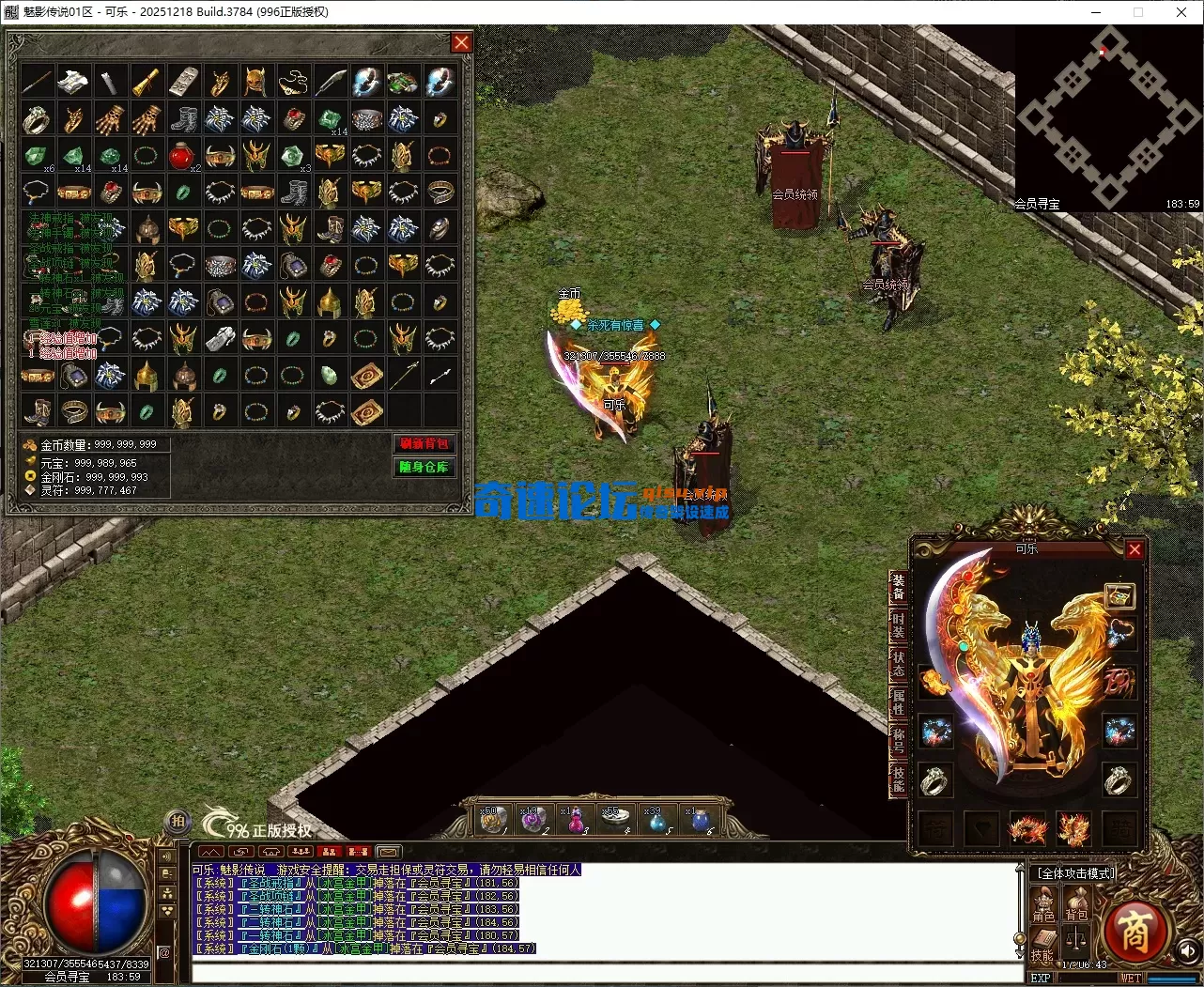Select the red potion flask in the bag
This screenshot has height=987, width=1204.
pos(181,155)
